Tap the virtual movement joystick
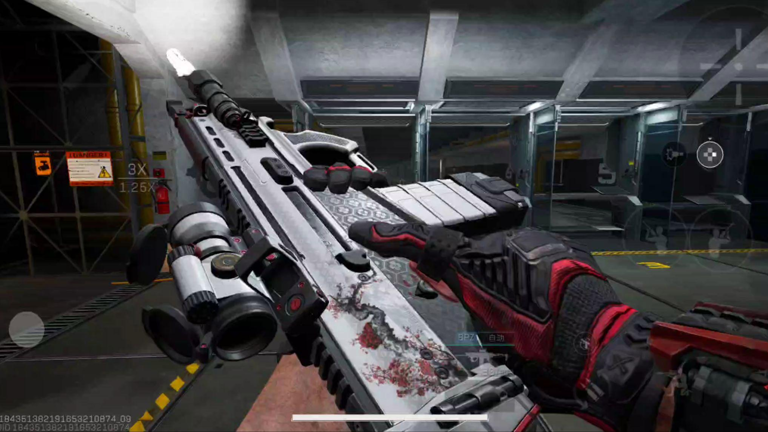Viewport: 768px width, 432px height. point(27,329)
